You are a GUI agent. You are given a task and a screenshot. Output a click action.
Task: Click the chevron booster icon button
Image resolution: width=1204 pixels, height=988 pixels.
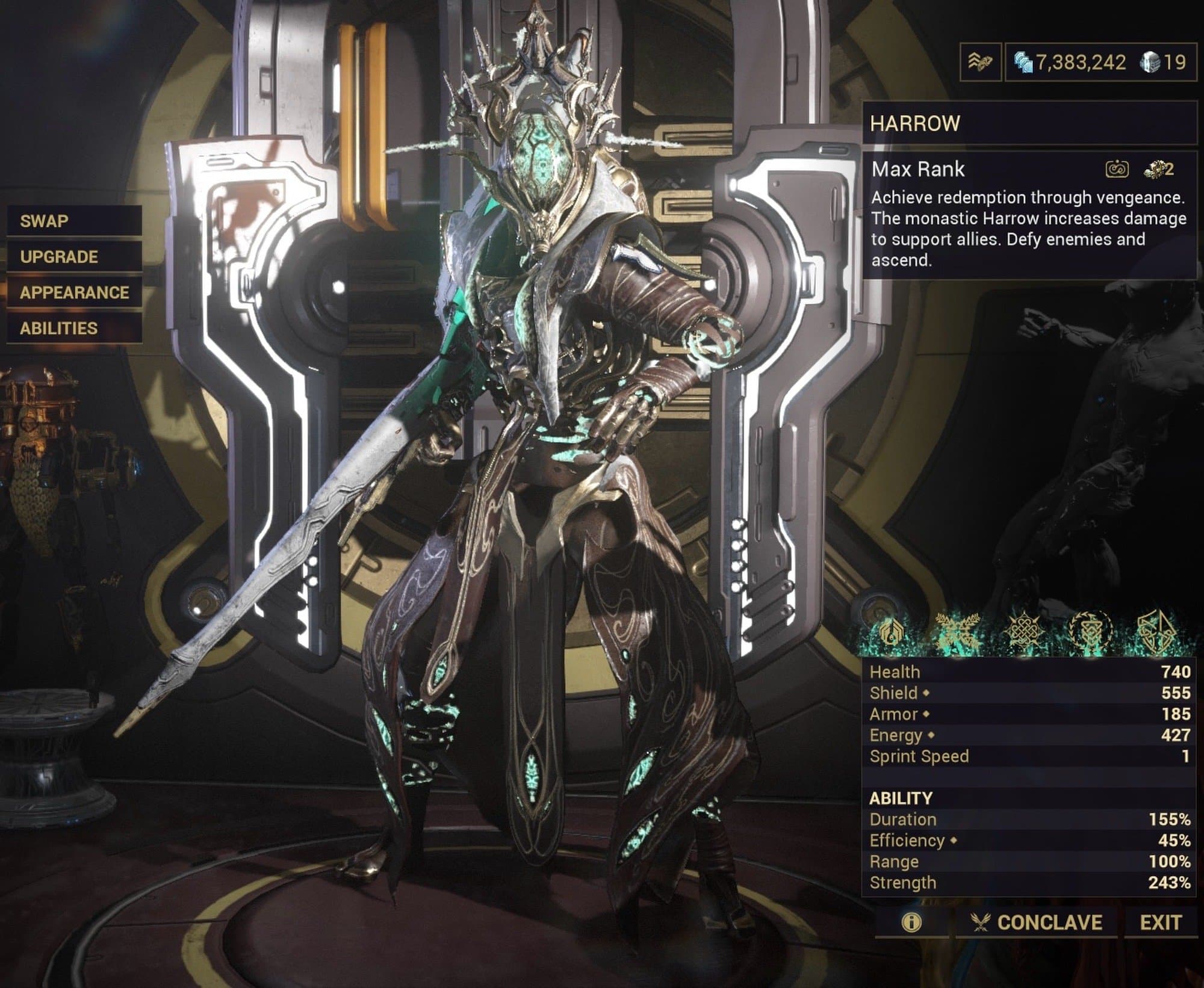(x=980, y=62)
